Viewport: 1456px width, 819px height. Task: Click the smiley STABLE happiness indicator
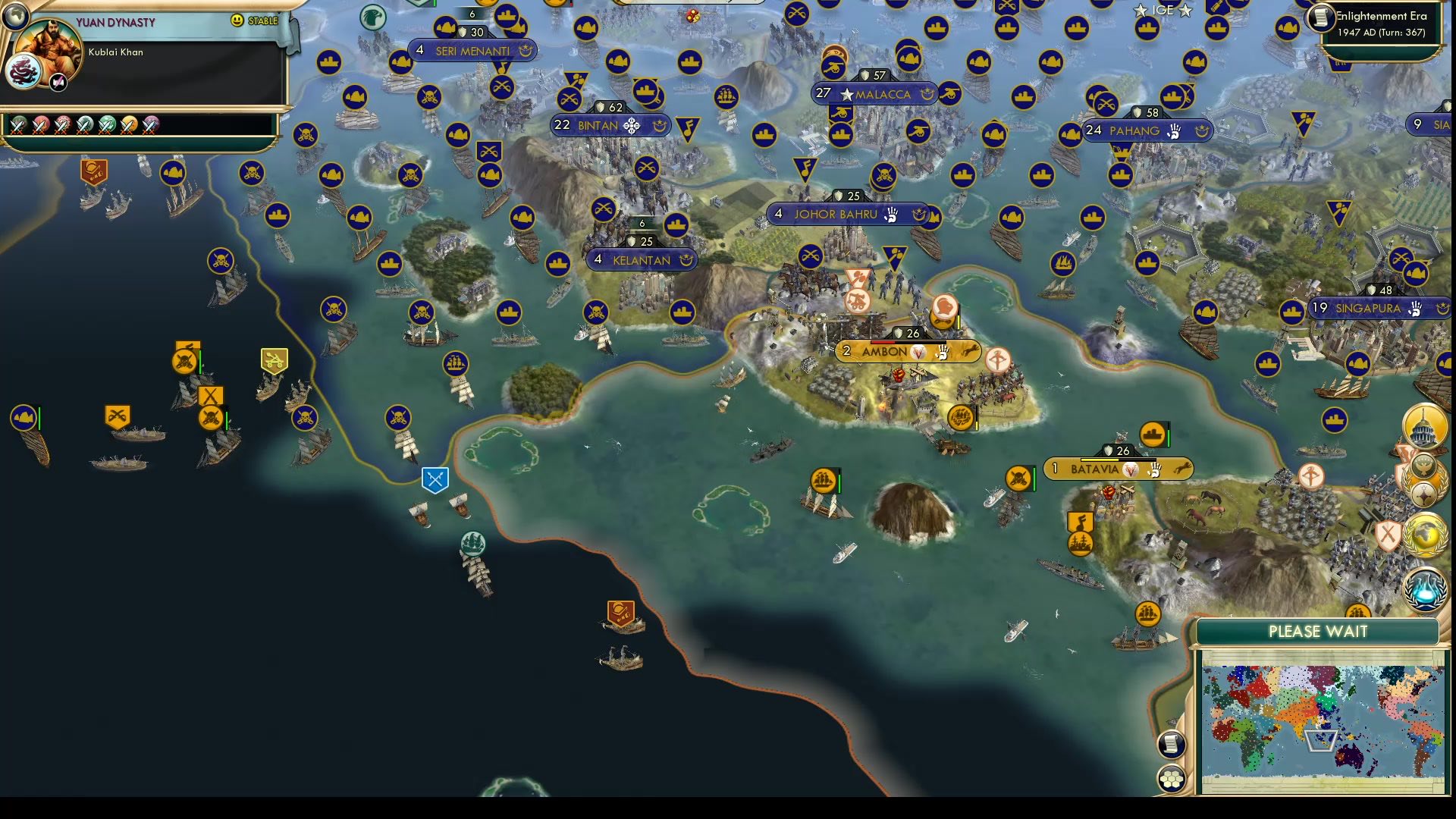coord(238,20)
